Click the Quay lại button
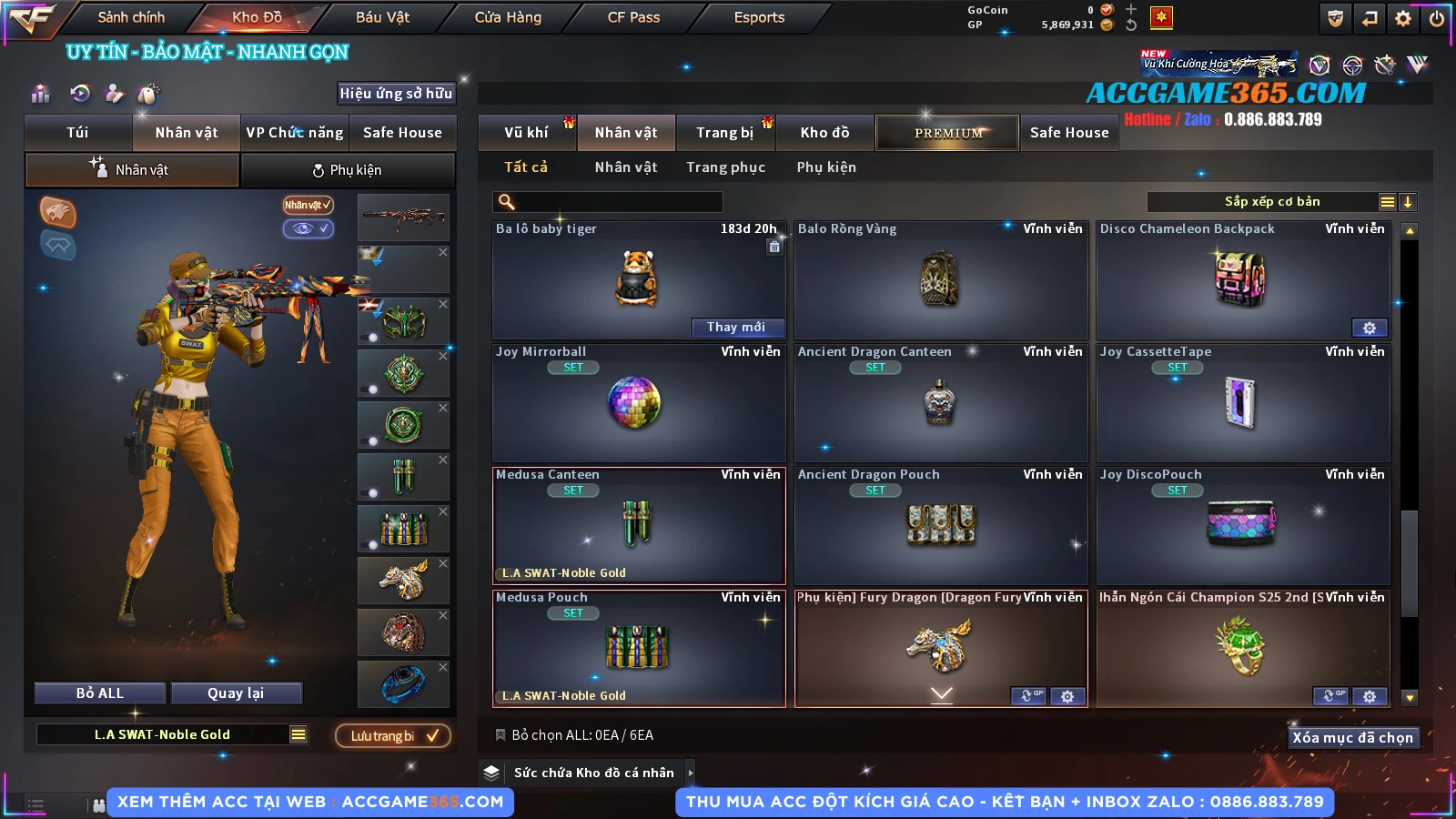1456x819 pixels. click(236, 693)
